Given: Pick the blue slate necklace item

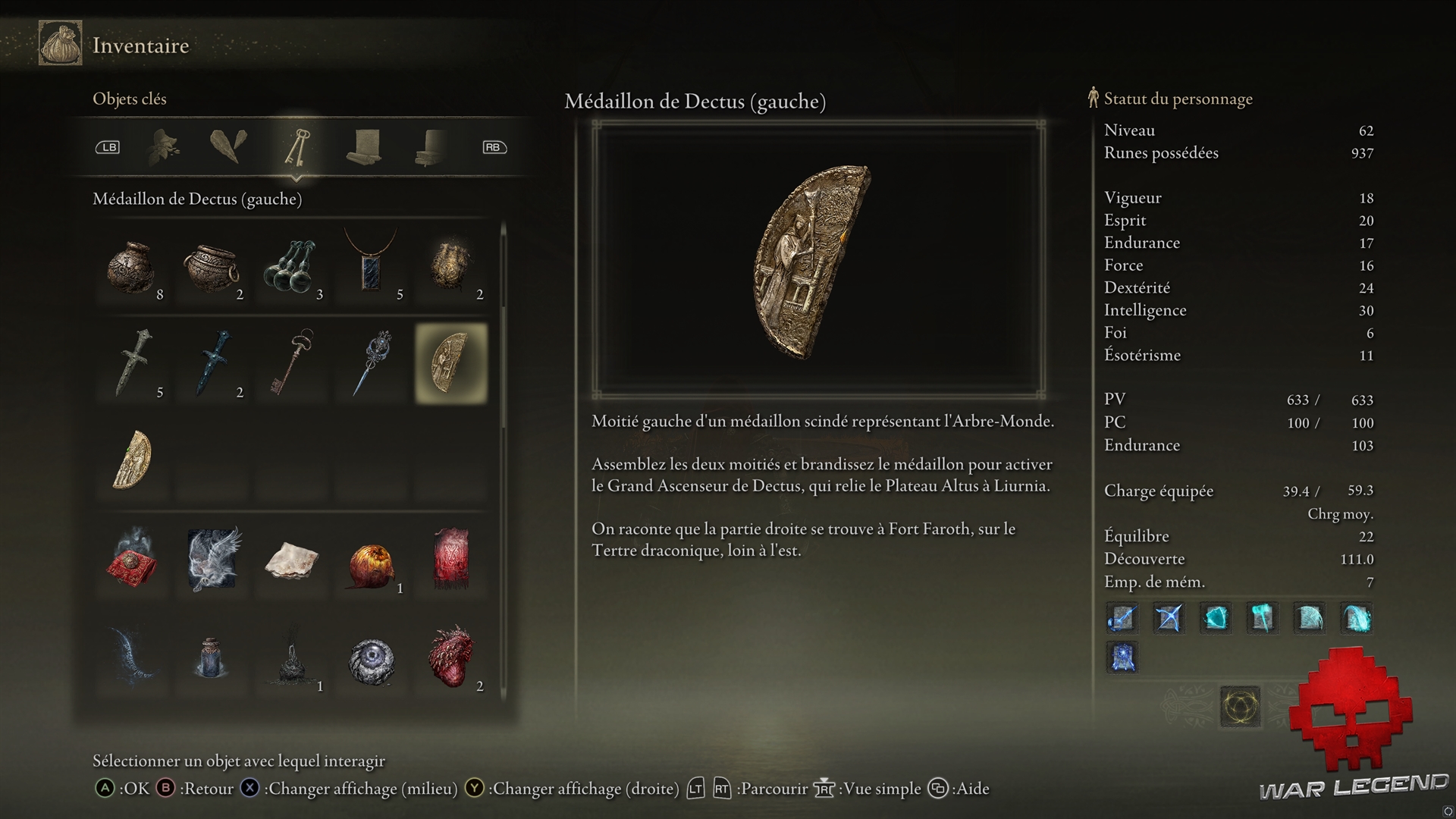Looking at the screenshot, I should coord(372,262).
